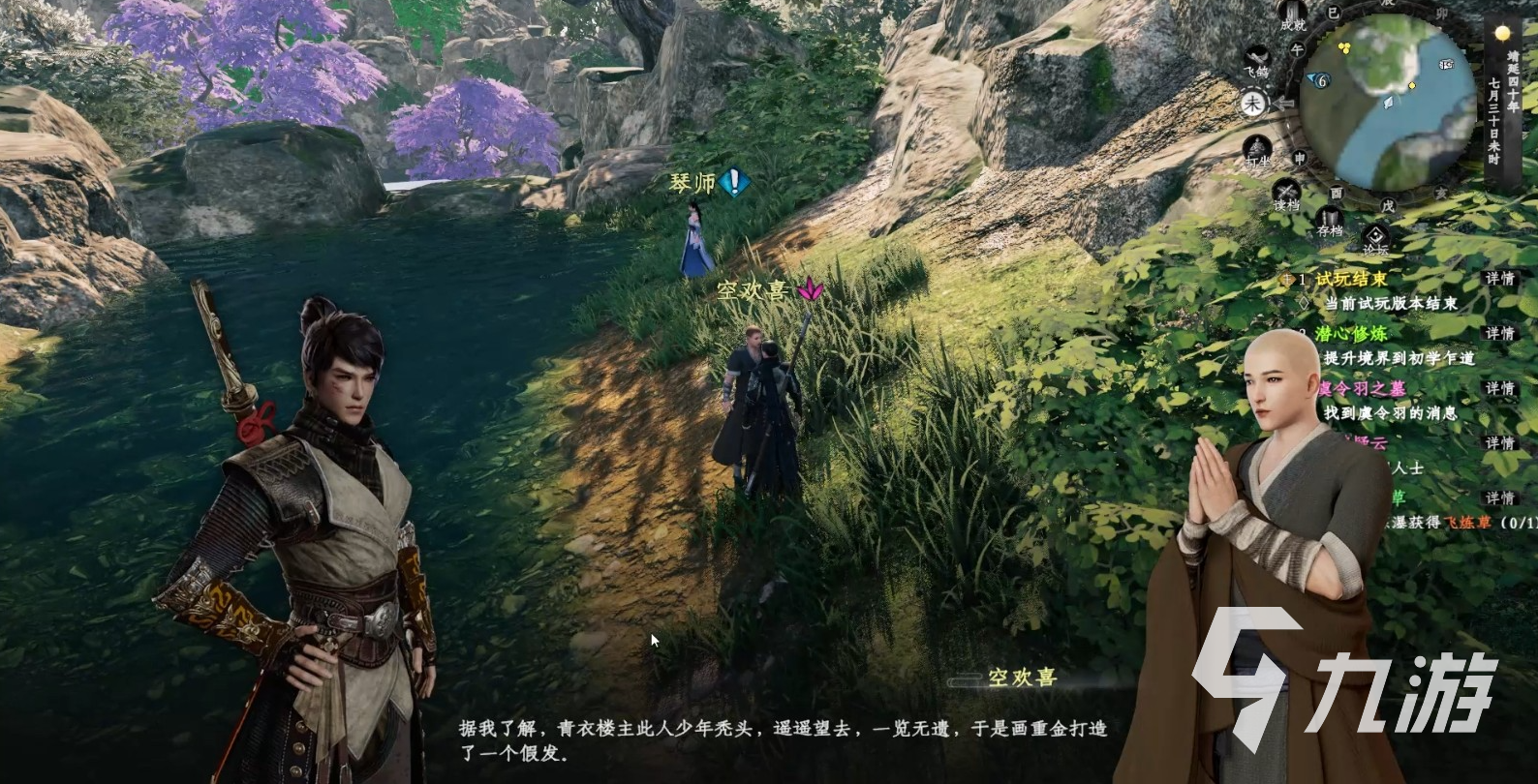
Task: Click the compass ring marker 巳 on the minimap
Action: pos(1332,13)
